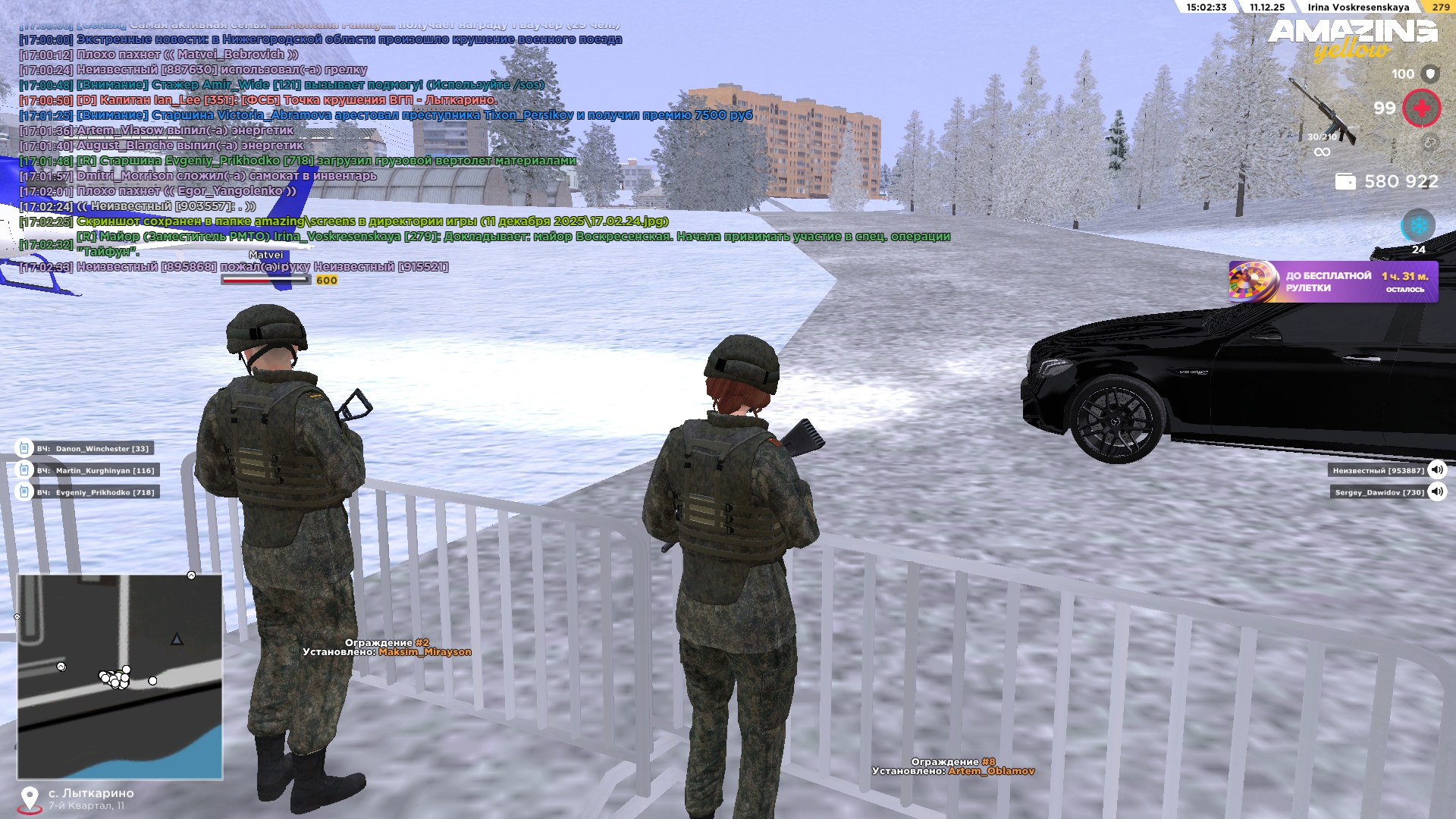Click the red health cross icon
The width and height of the screenshot is (1456, 819).
coord(1421,108)
